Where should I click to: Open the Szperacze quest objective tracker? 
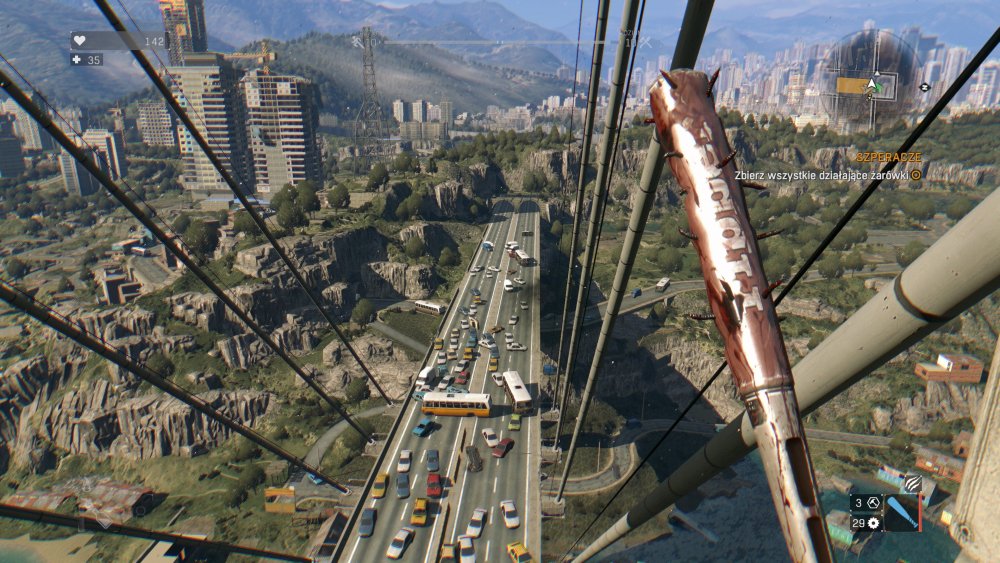[x=887, y=157]
